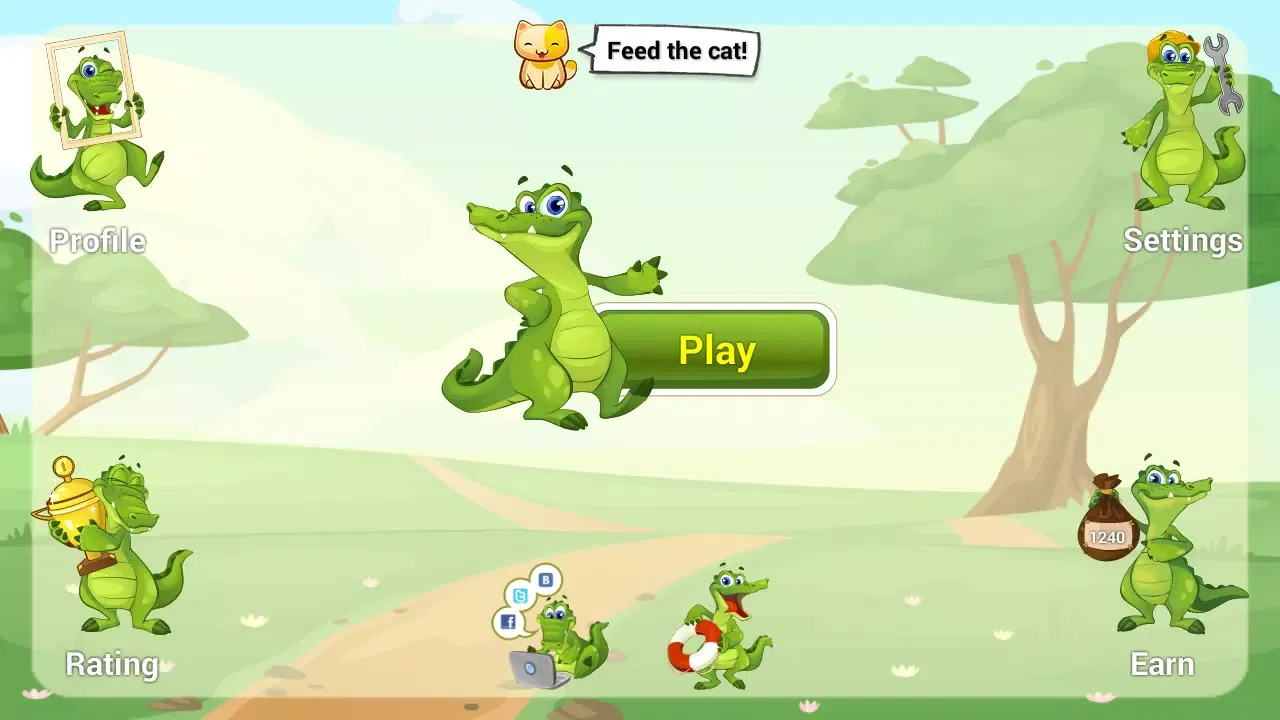Select the Profile label text

97,241
